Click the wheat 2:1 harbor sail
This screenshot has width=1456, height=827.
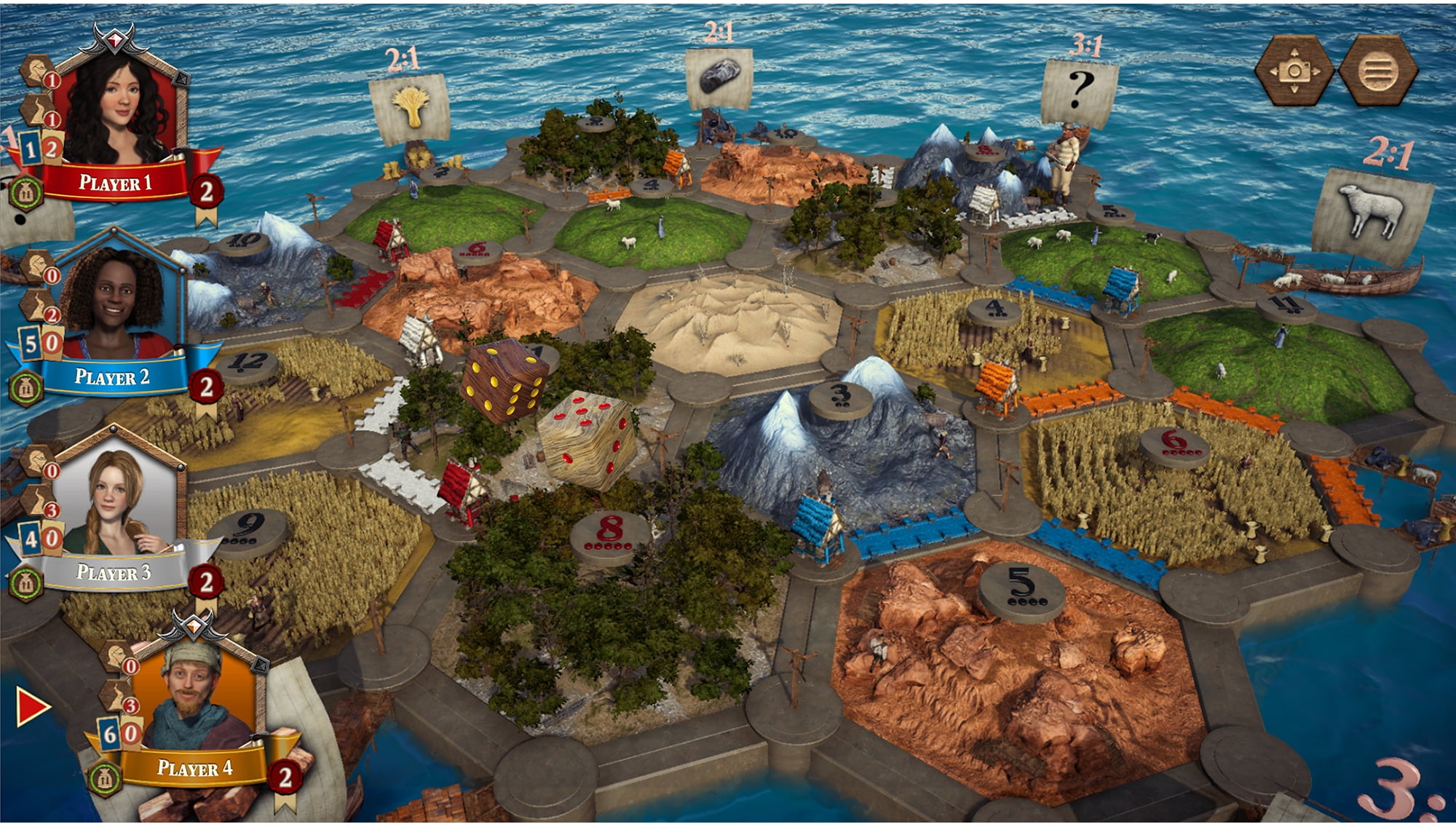pyautogui.click(x=410, y=107)
